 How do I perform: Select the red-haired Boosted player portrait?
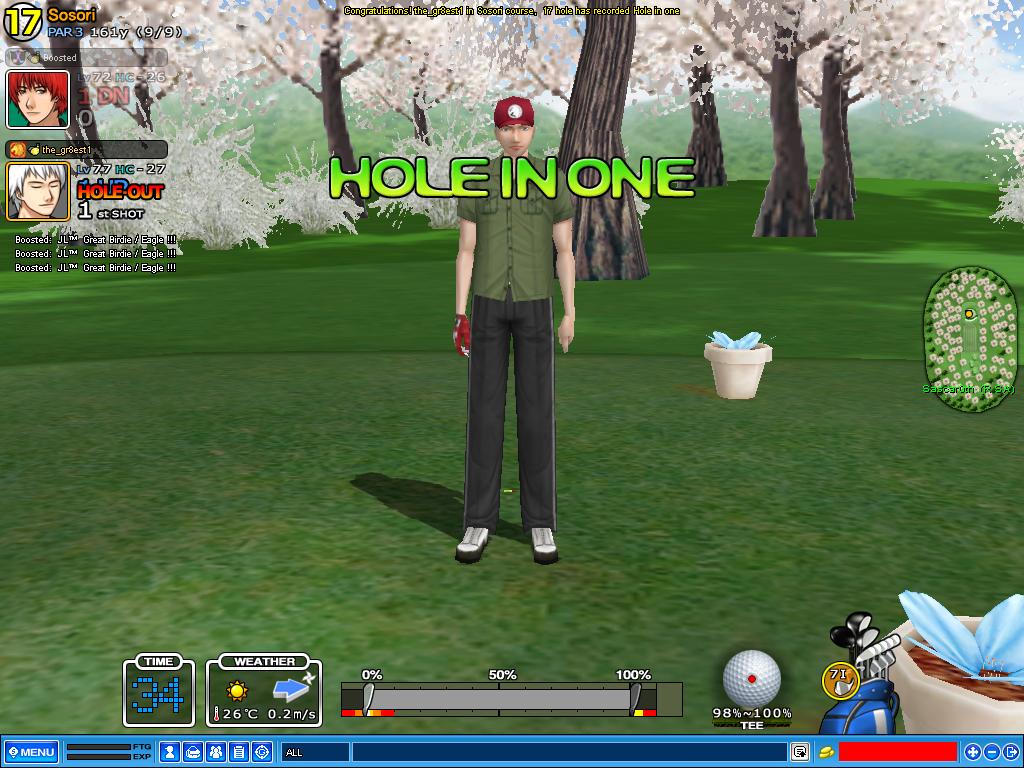38,100
